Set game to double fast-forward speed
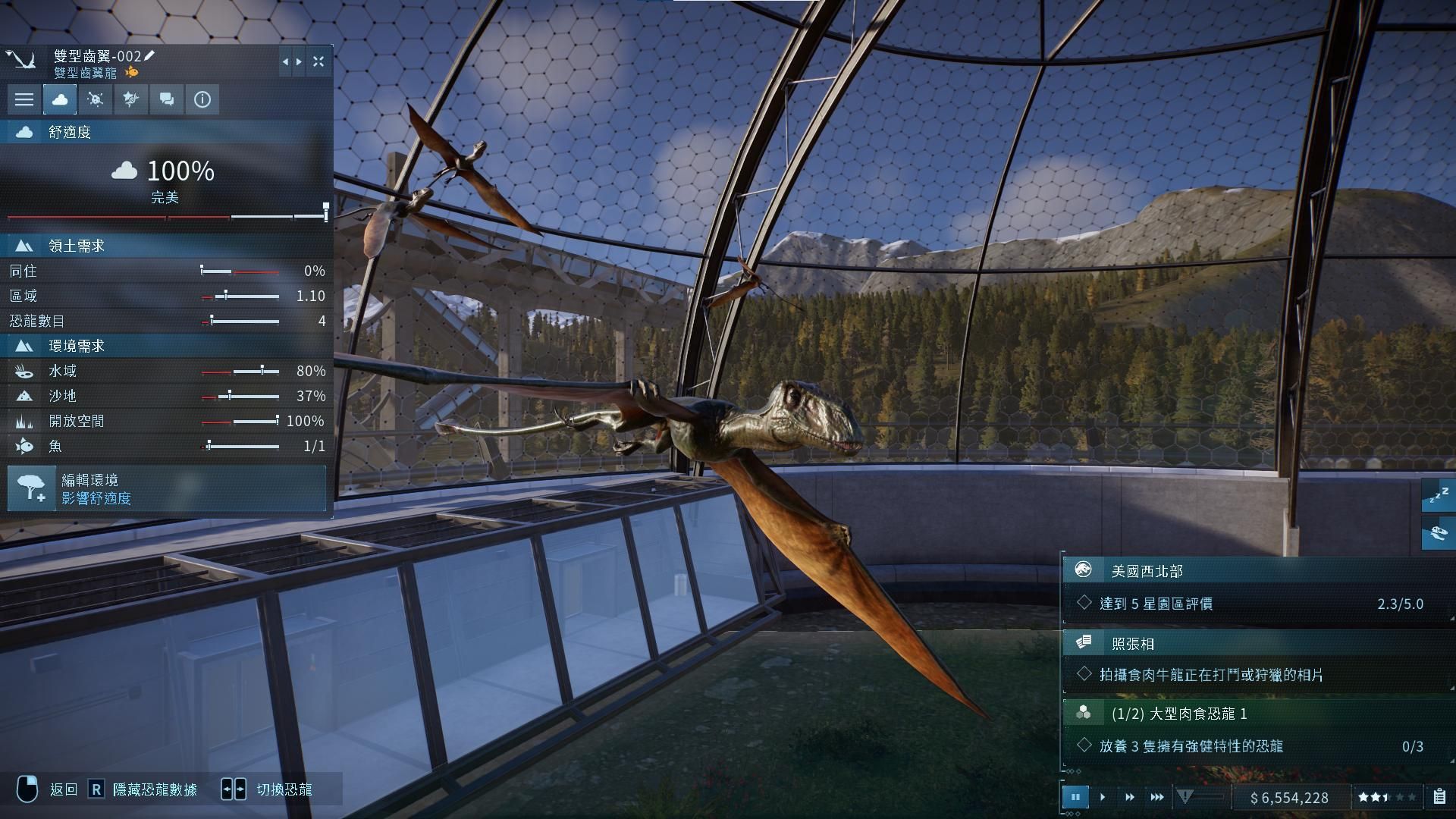This screenshot has height=819, width=1456. coord(1130,797)
